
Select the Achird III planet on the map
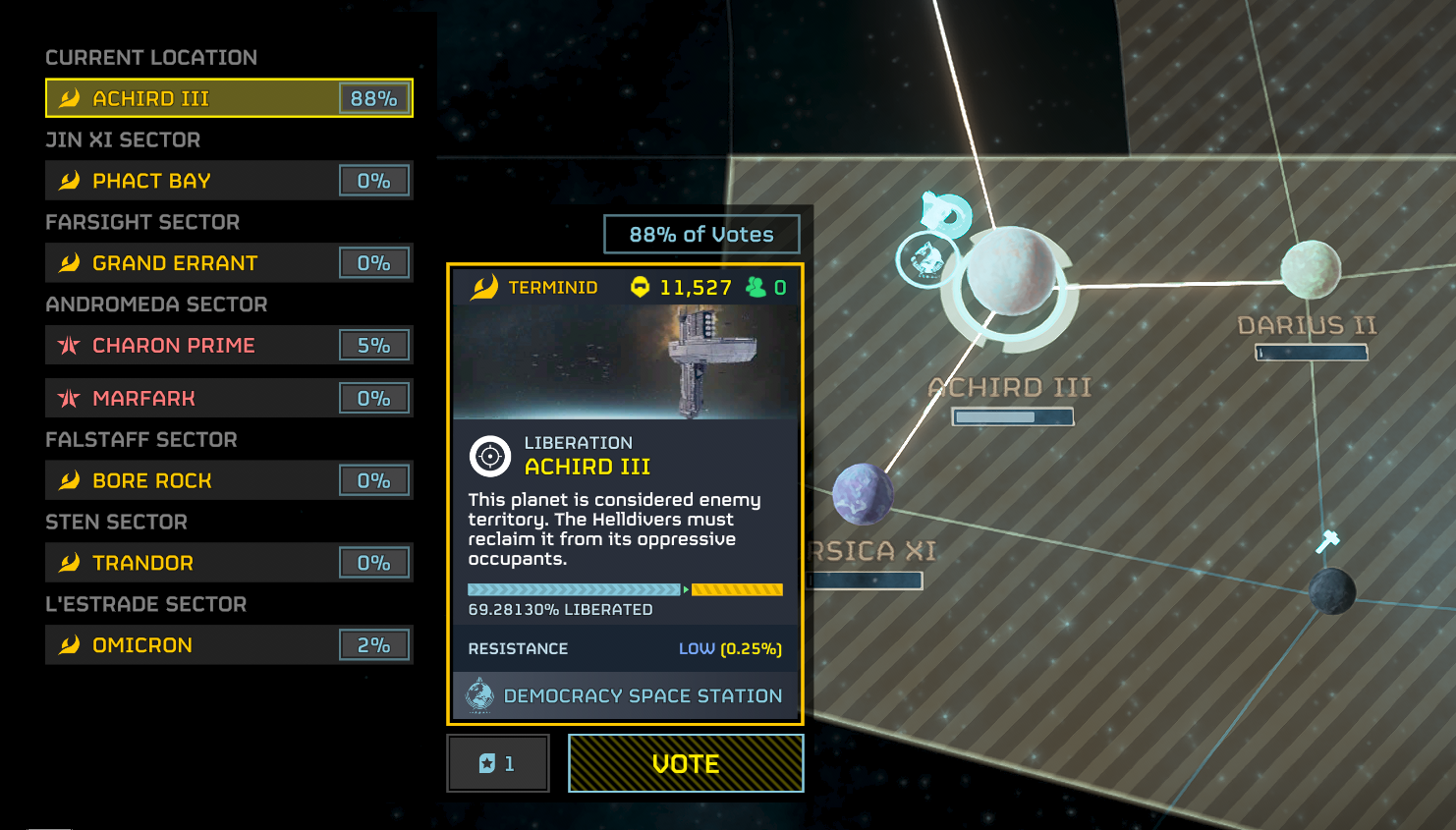coord(1010,272)
